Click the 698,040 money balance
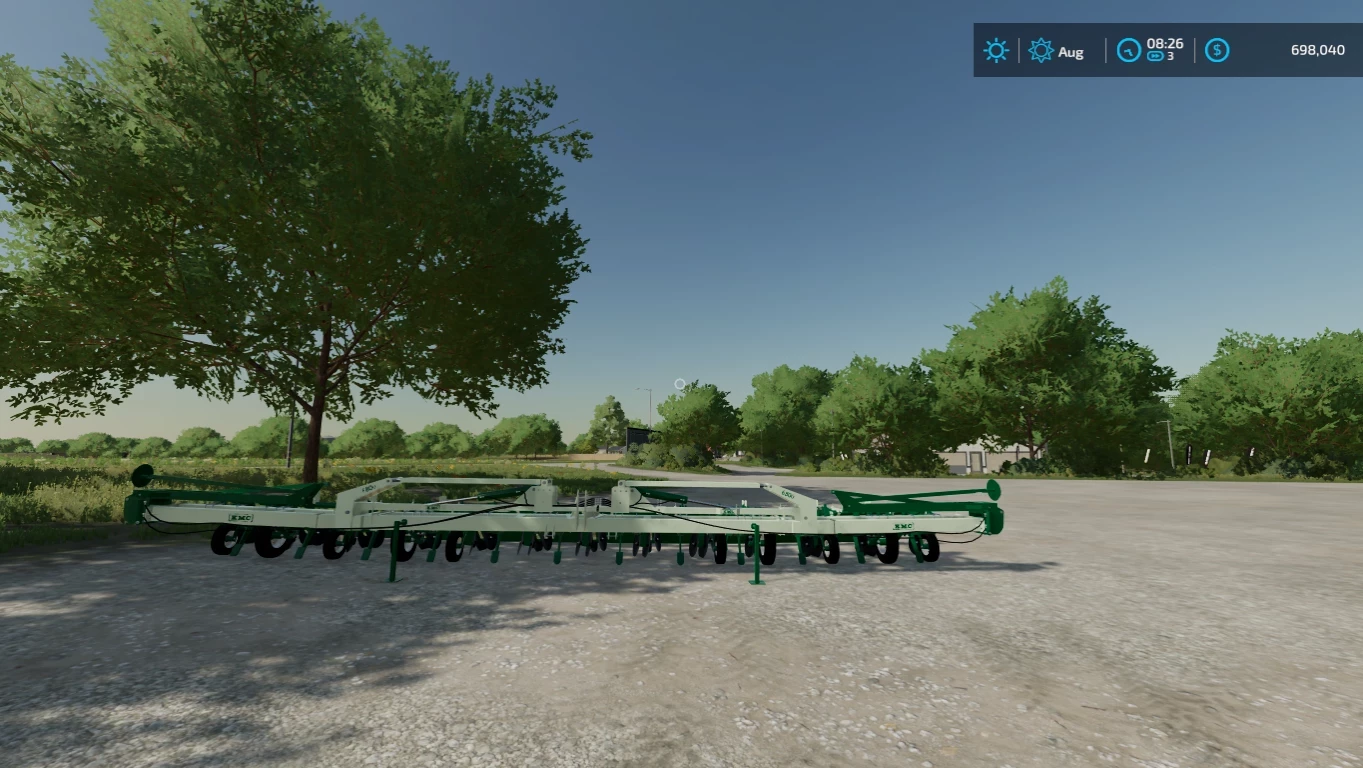 coord(1316,49)
